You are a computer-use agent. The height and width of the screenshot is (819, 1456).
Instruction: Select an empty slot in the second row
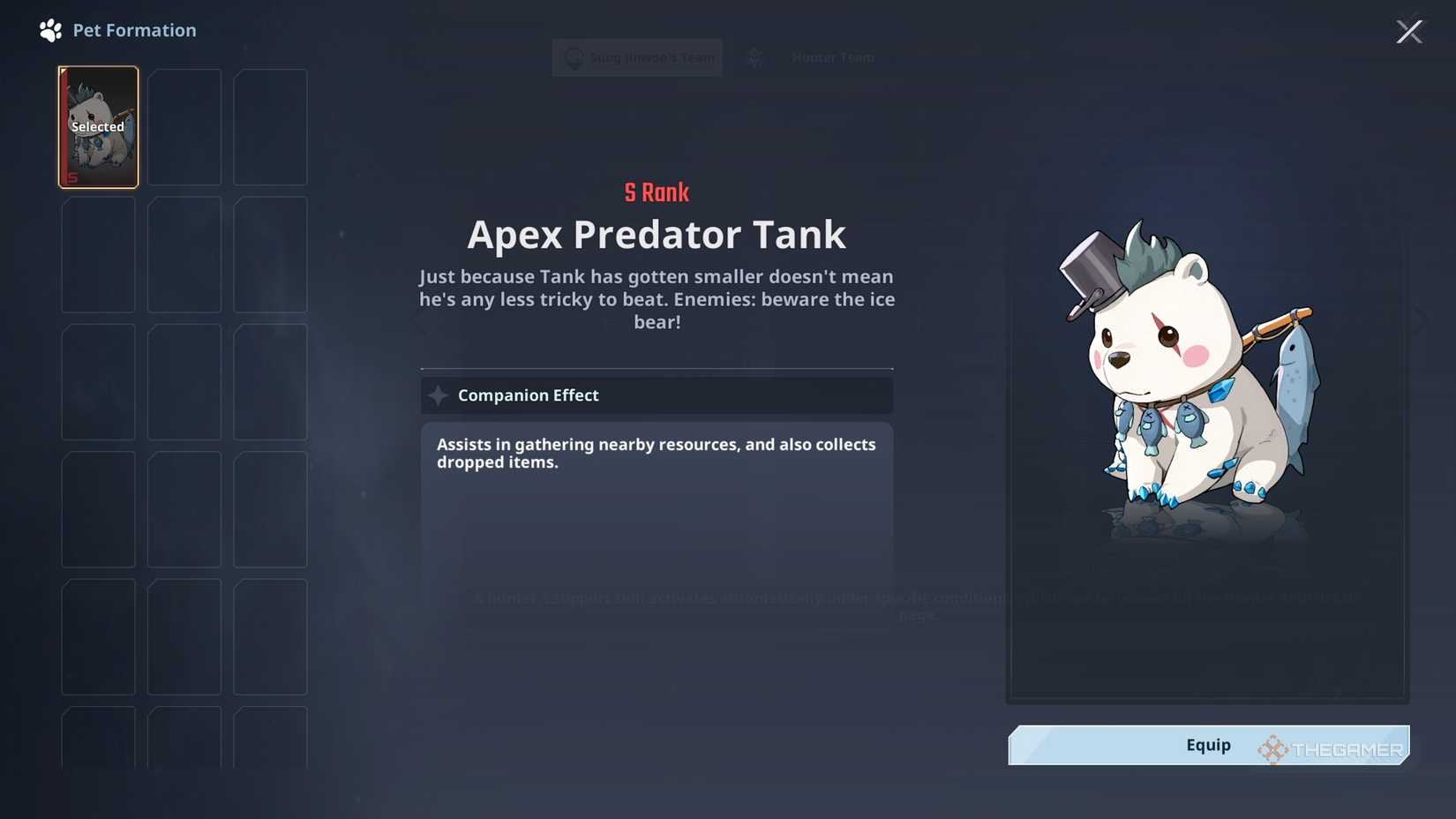click(x=98, y=255)
